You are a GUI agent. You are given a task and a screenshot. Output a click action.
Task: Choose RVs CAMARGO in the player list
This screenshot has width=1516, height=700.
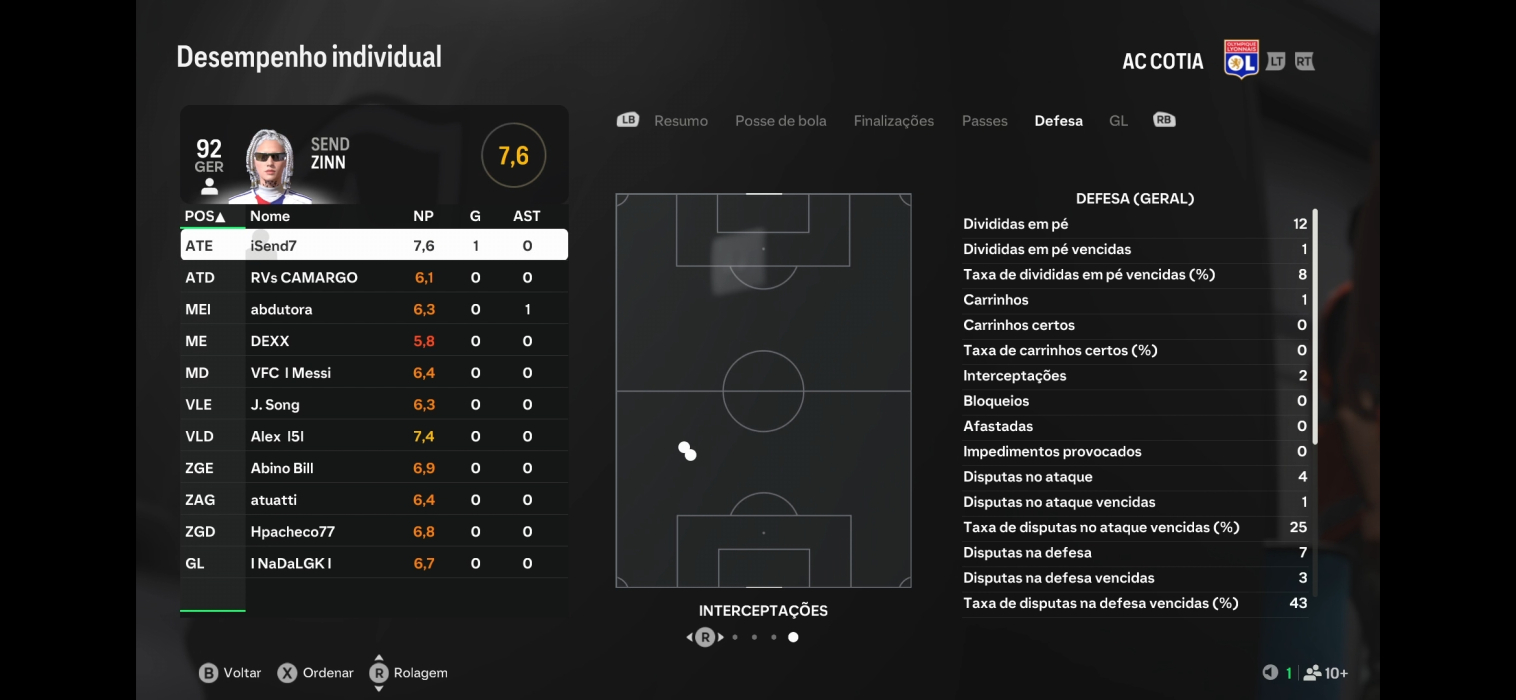(x=374, y=278)
